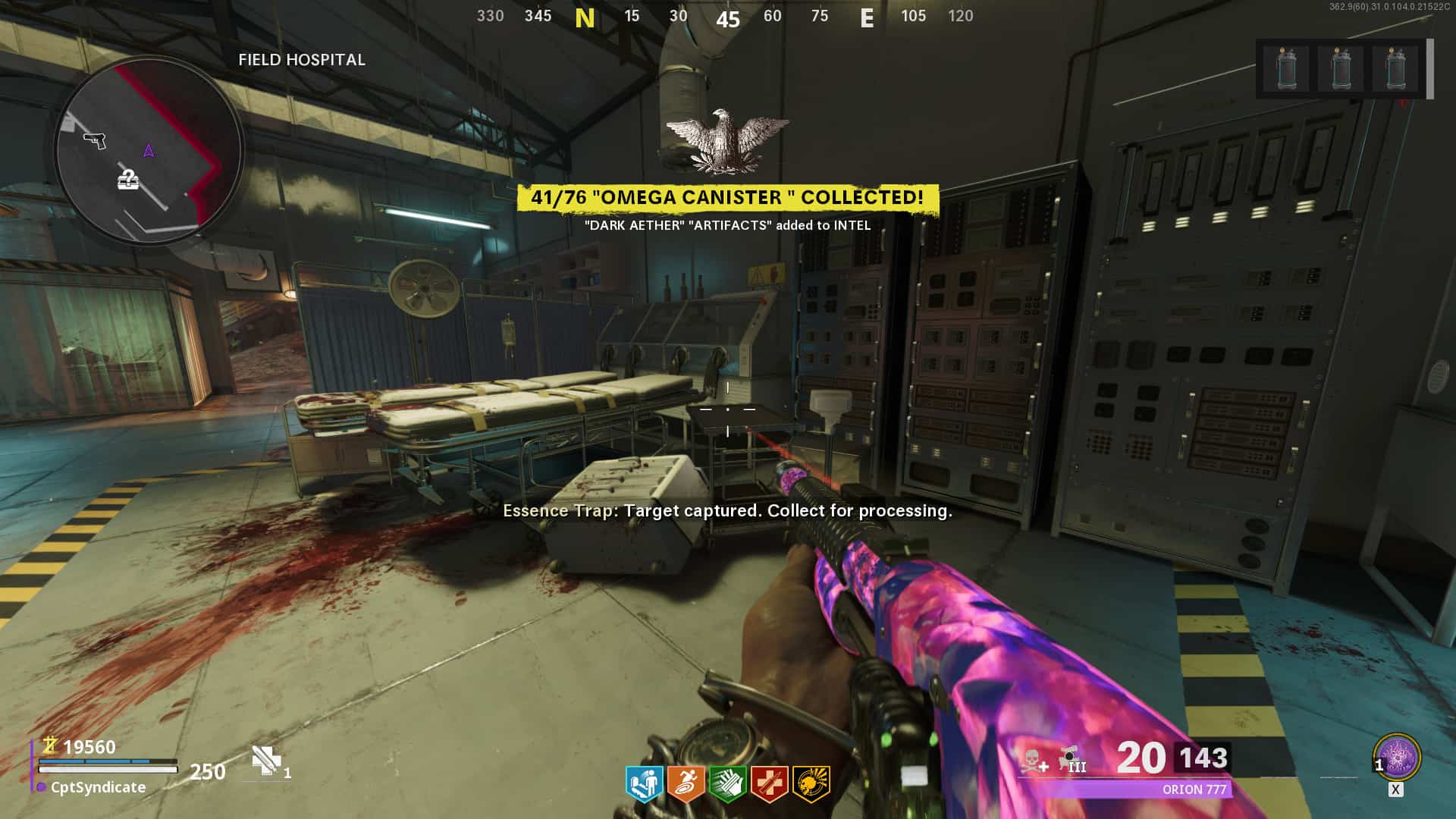The height and width of the screenshot is (819, 1456).
Task: Click the blue Quick Revive perk icon
Action: point(645,784)
